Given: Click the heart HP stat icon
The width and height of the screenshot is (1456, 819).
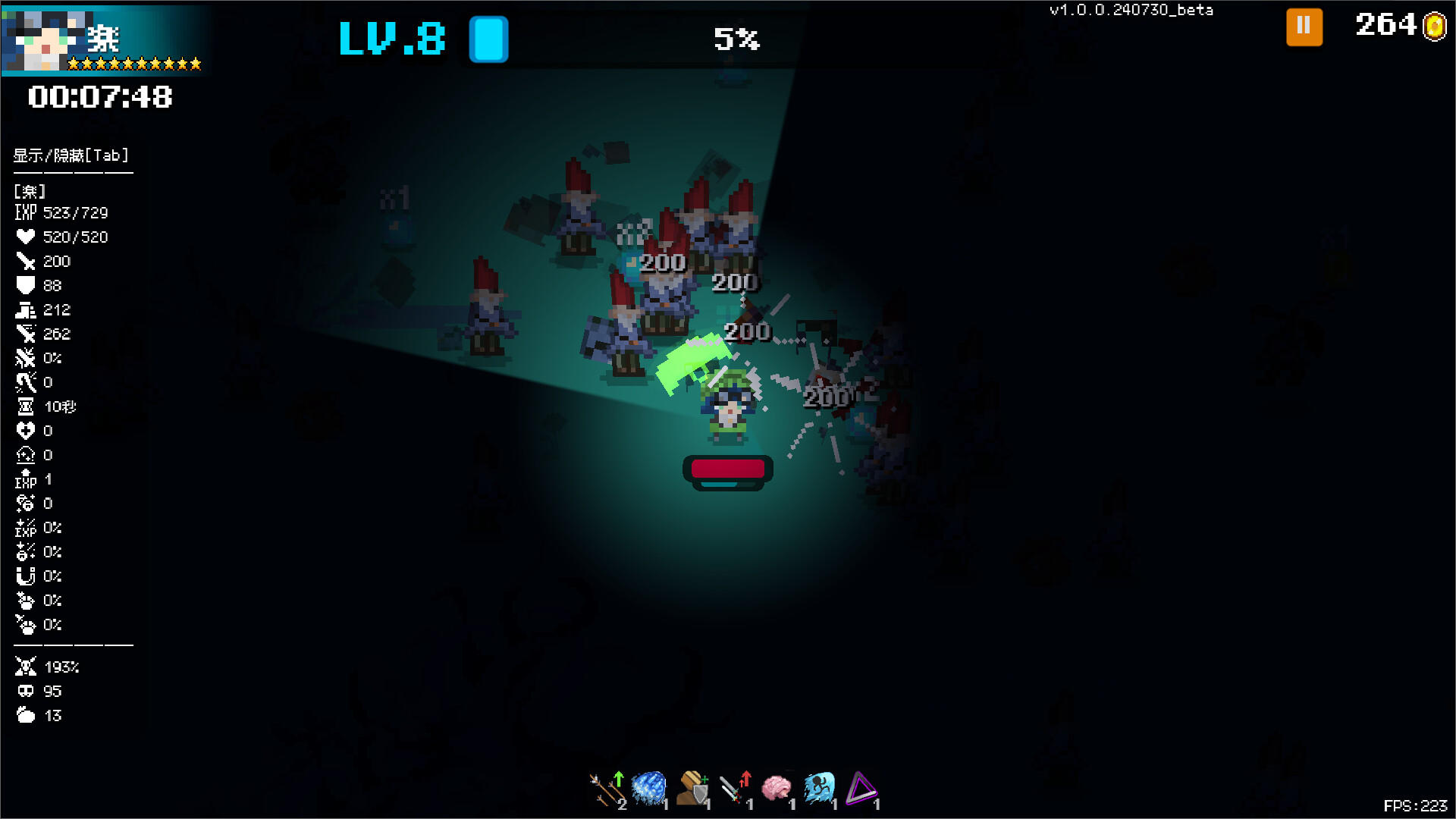Looking at the screenshot, I should pyautogui.click(x=27, y=237).
